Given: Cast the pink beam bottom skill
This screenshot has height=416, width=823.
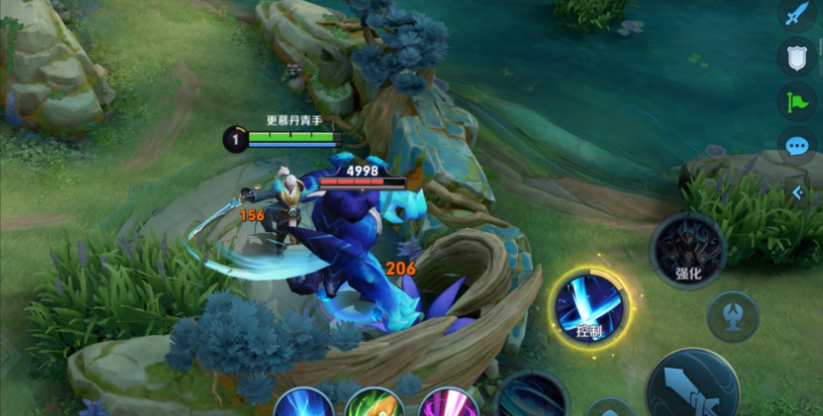Looking at the screenshot, I should coord(448,404).
